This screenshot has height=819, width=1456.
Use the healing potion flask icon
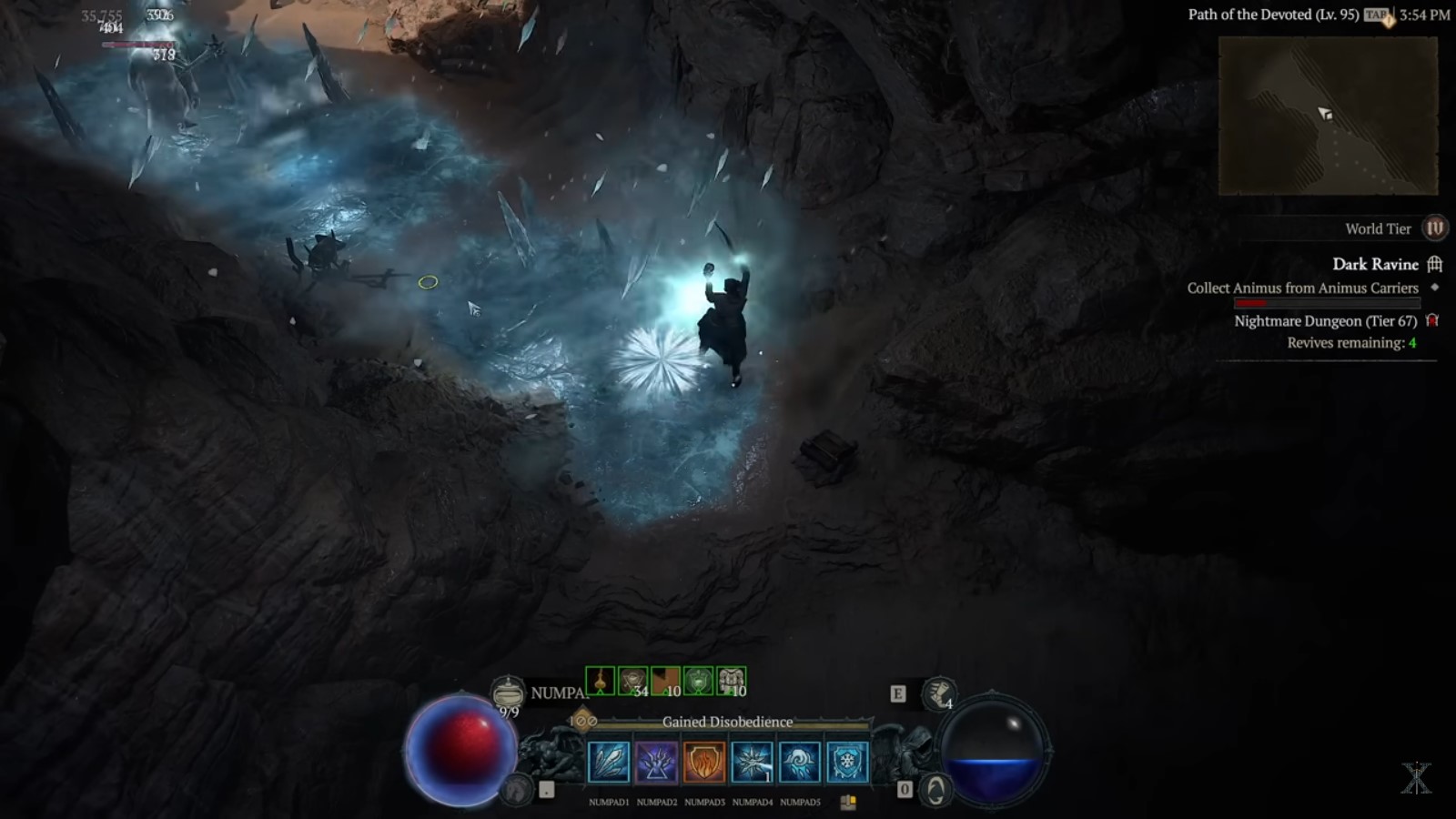(x=507, y=689)
